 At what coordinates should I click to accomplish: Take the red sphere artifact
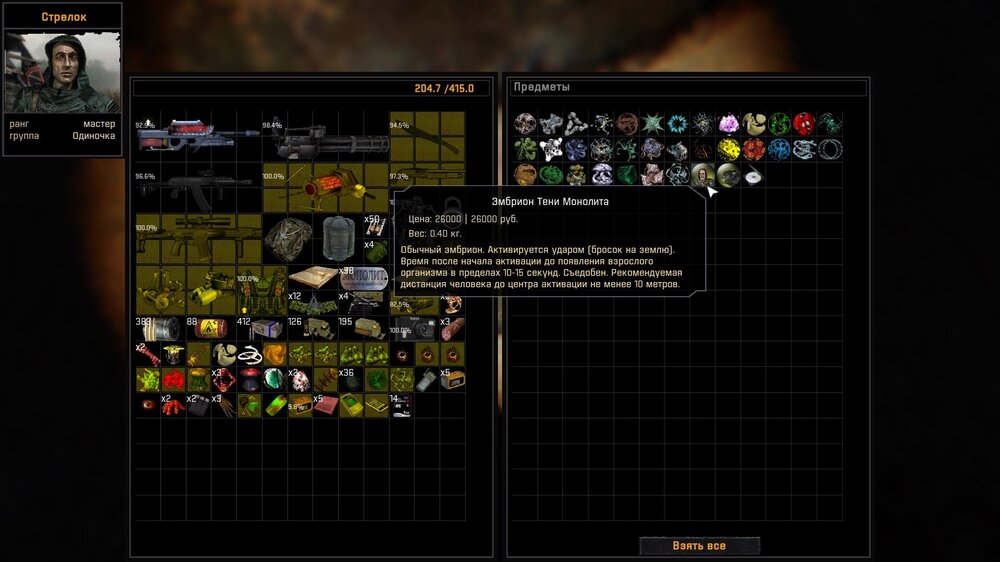click(x=804, y=124)
